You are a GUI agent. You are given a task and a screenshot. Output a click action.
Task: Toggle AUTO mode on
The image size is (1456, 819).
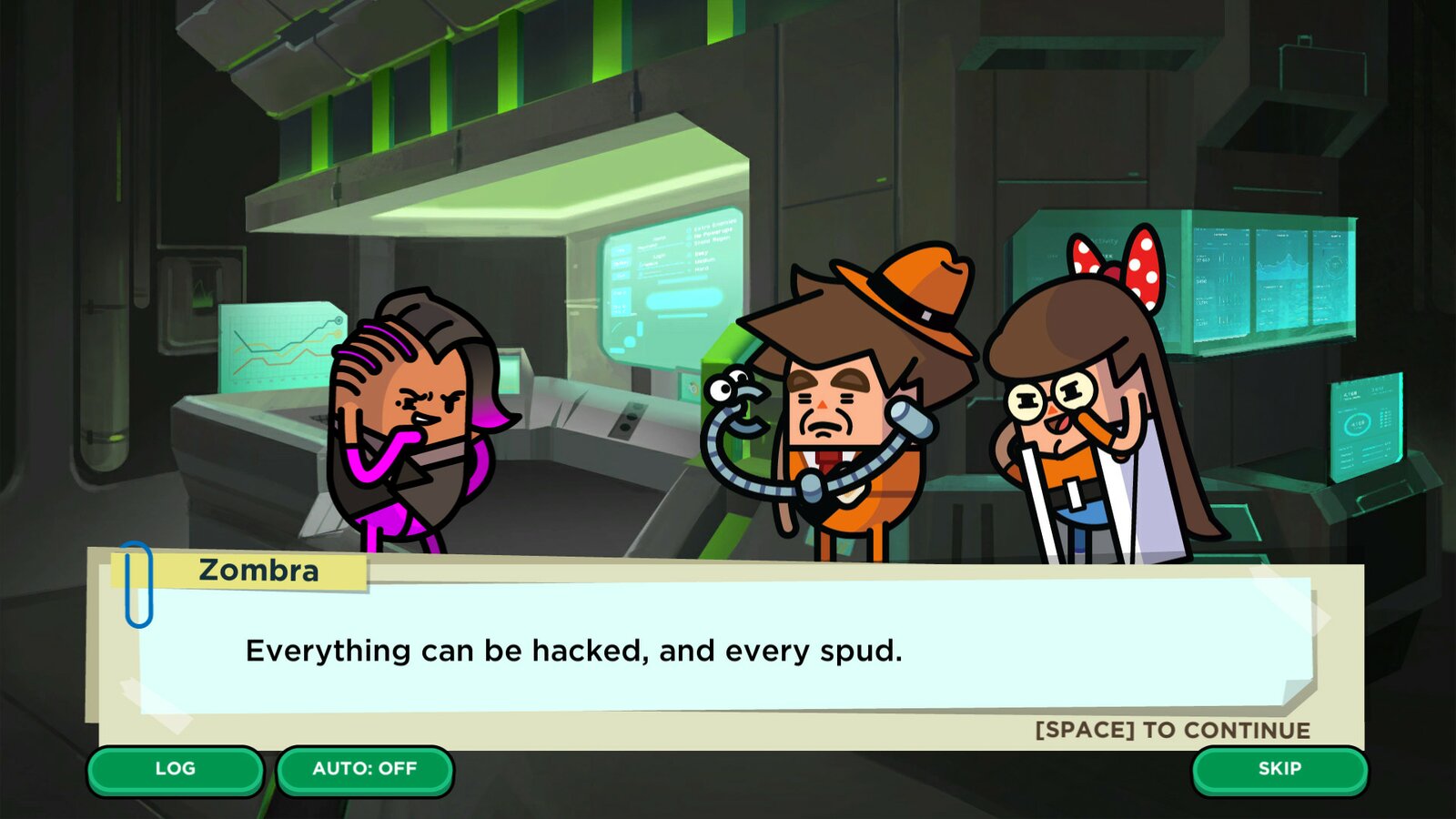[363, 769]
